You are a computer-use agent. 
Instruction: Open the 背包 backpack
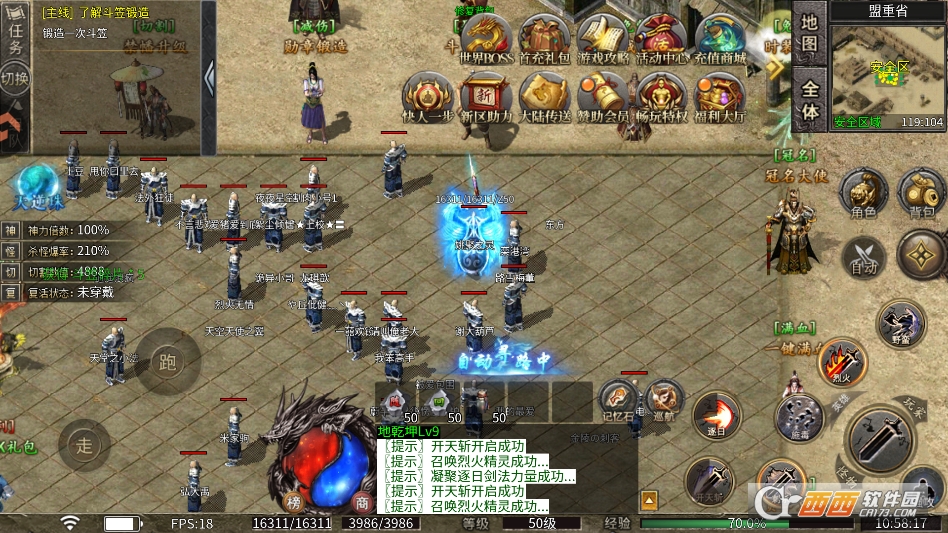[x=921, y=192]
